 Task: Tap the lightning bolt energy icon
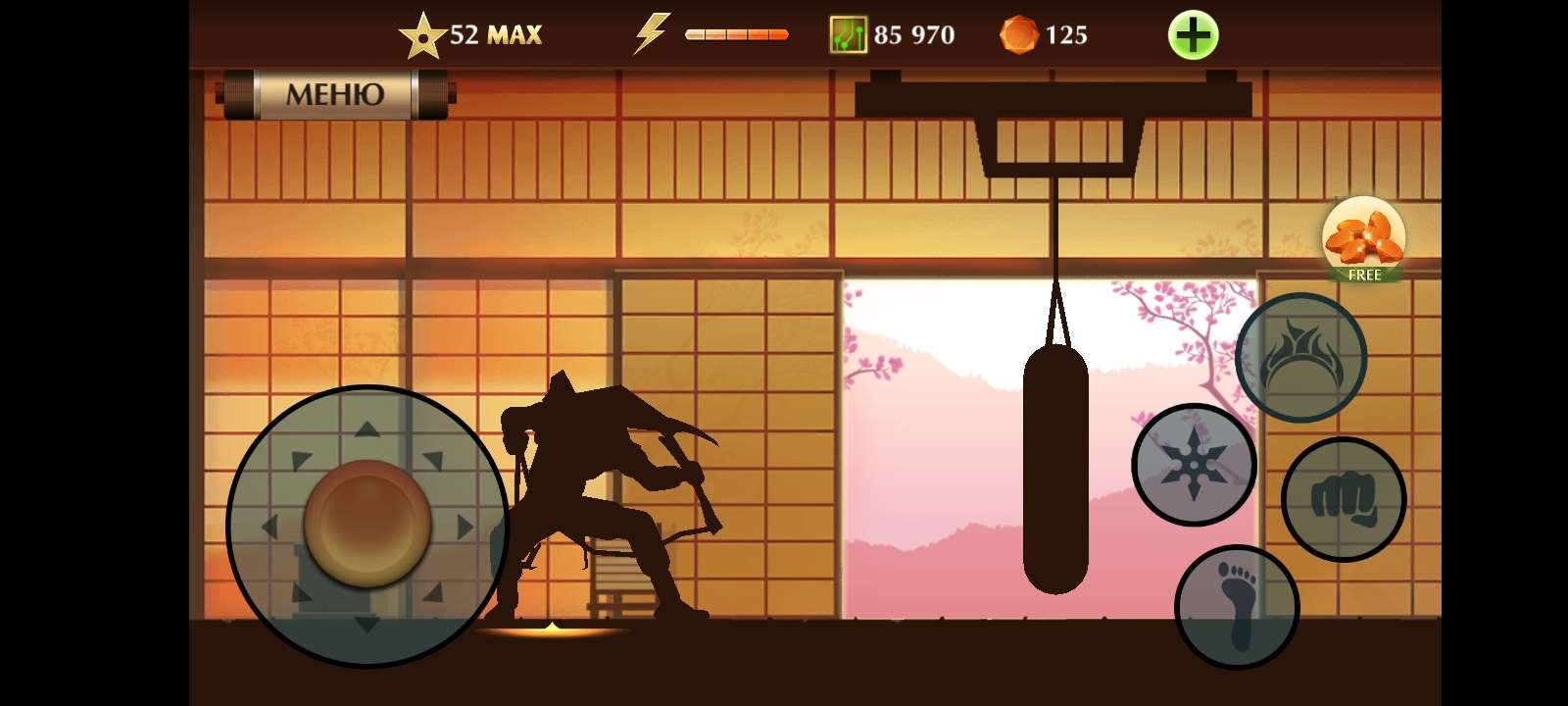[x=651, y=32]
